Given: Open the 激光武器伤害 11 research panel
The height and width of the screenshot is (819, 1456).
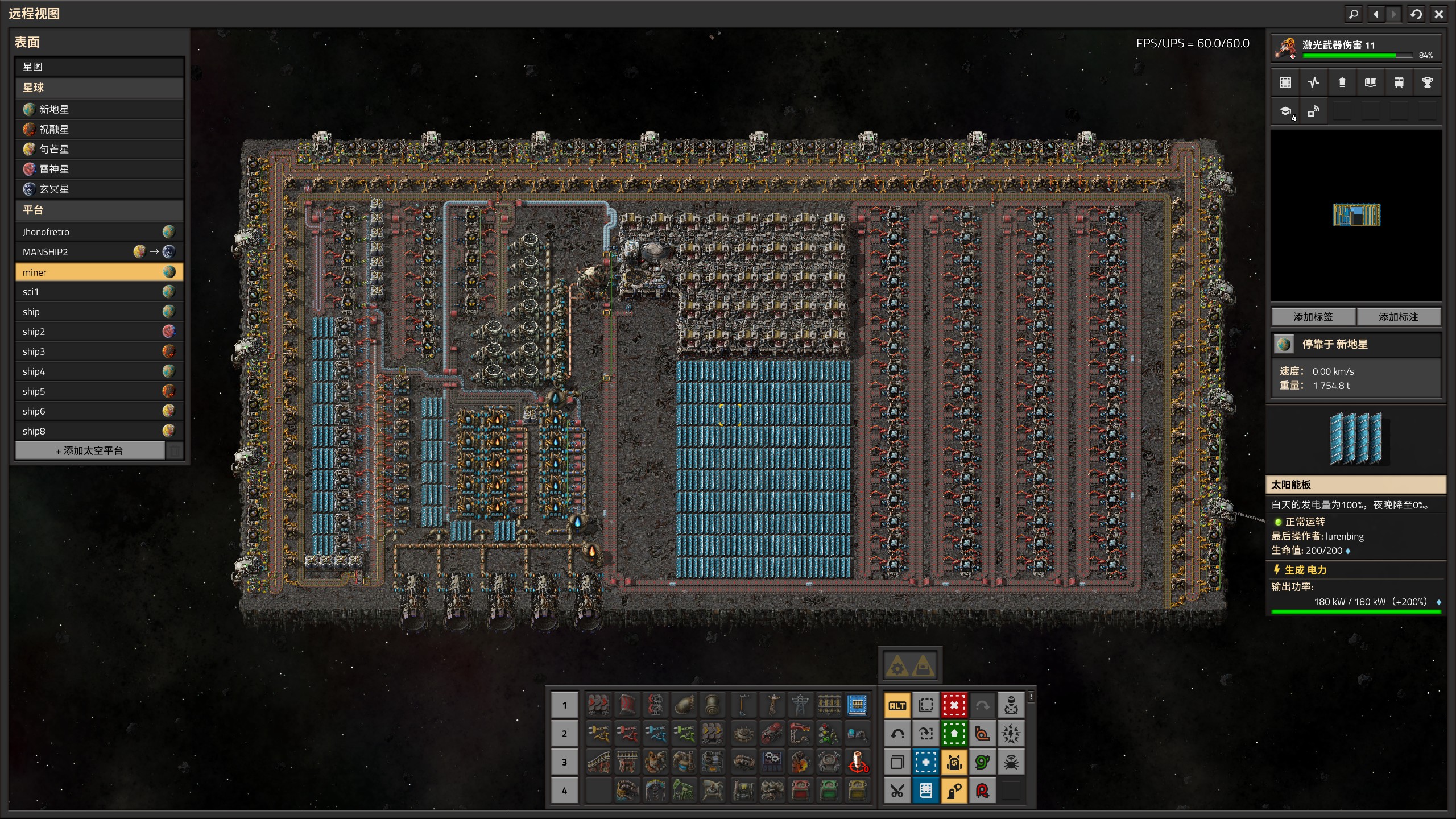Looking at the screenshot, I should pyautogui.click(x=1356, y=48).
